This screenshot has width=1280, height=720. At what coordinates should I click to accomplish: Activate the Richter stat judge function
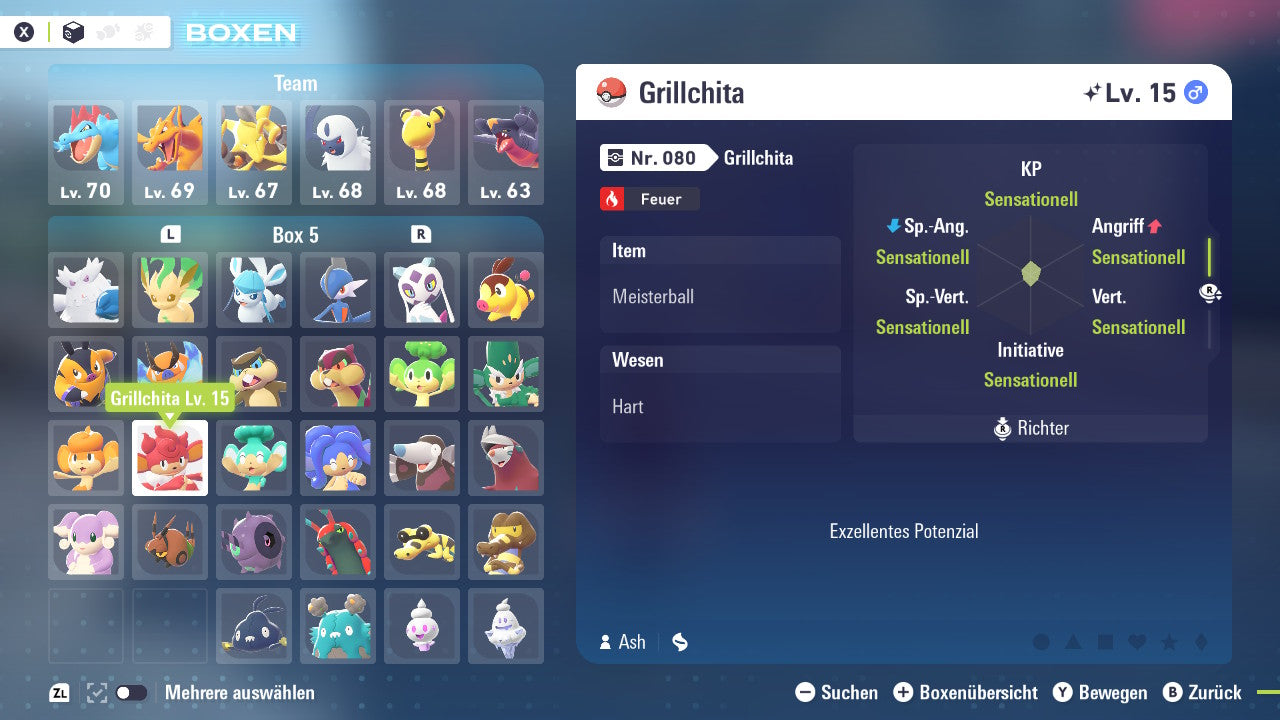(1030, 428)
